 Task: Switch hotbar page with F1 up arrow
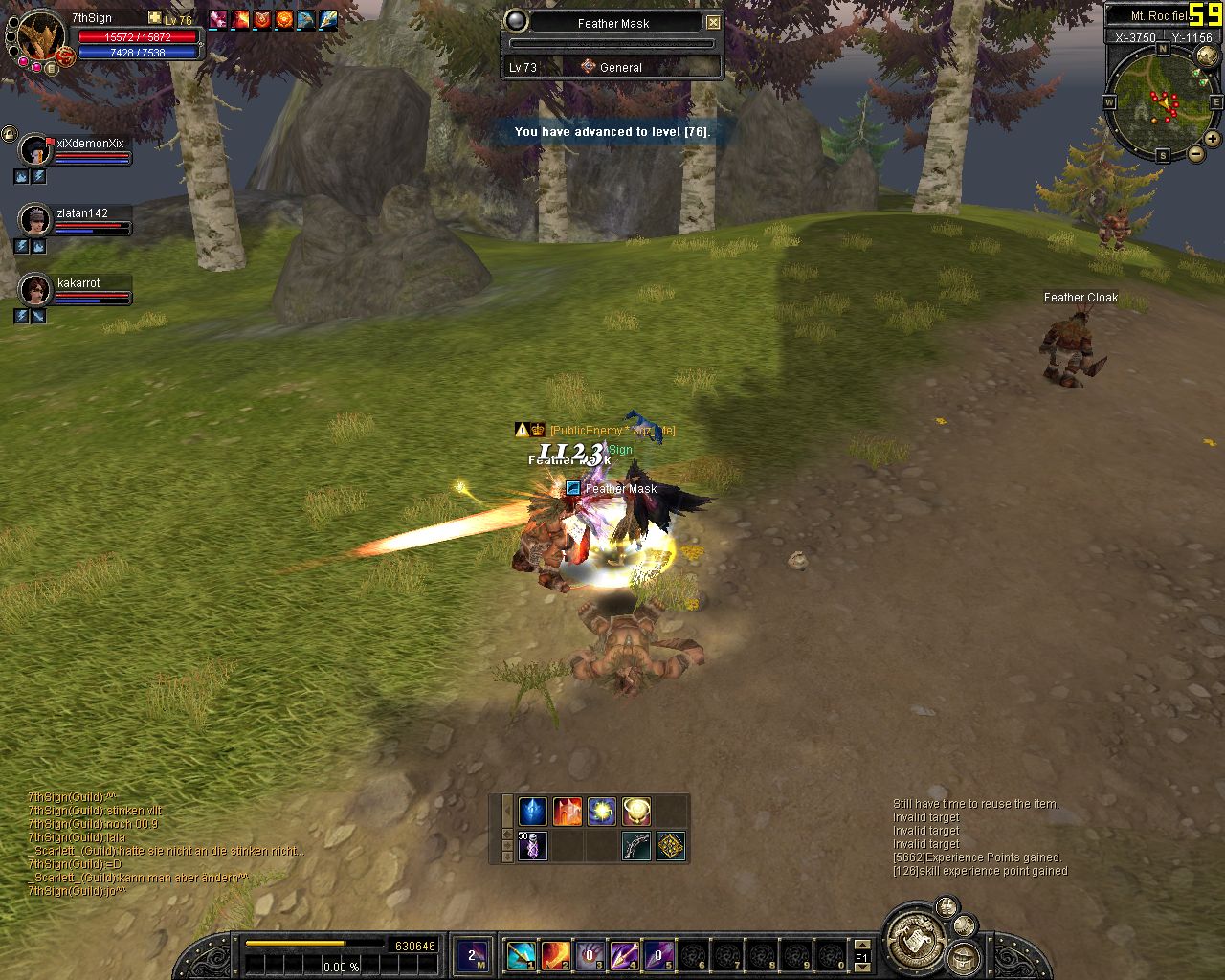pyautogui.click(x=861, y=945)
